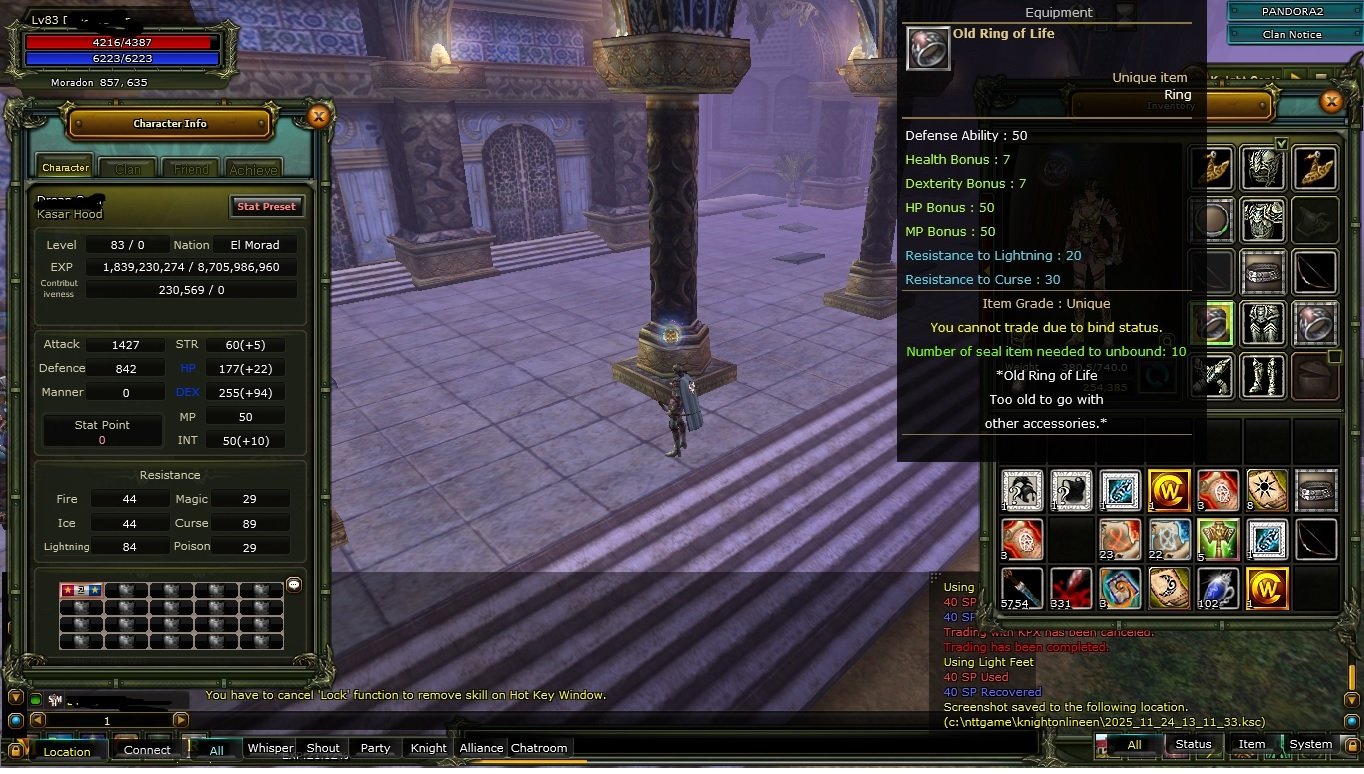Viewport: 1364px width, 774px height.
Task: Open the Stat Preset button
Action: 266,206
